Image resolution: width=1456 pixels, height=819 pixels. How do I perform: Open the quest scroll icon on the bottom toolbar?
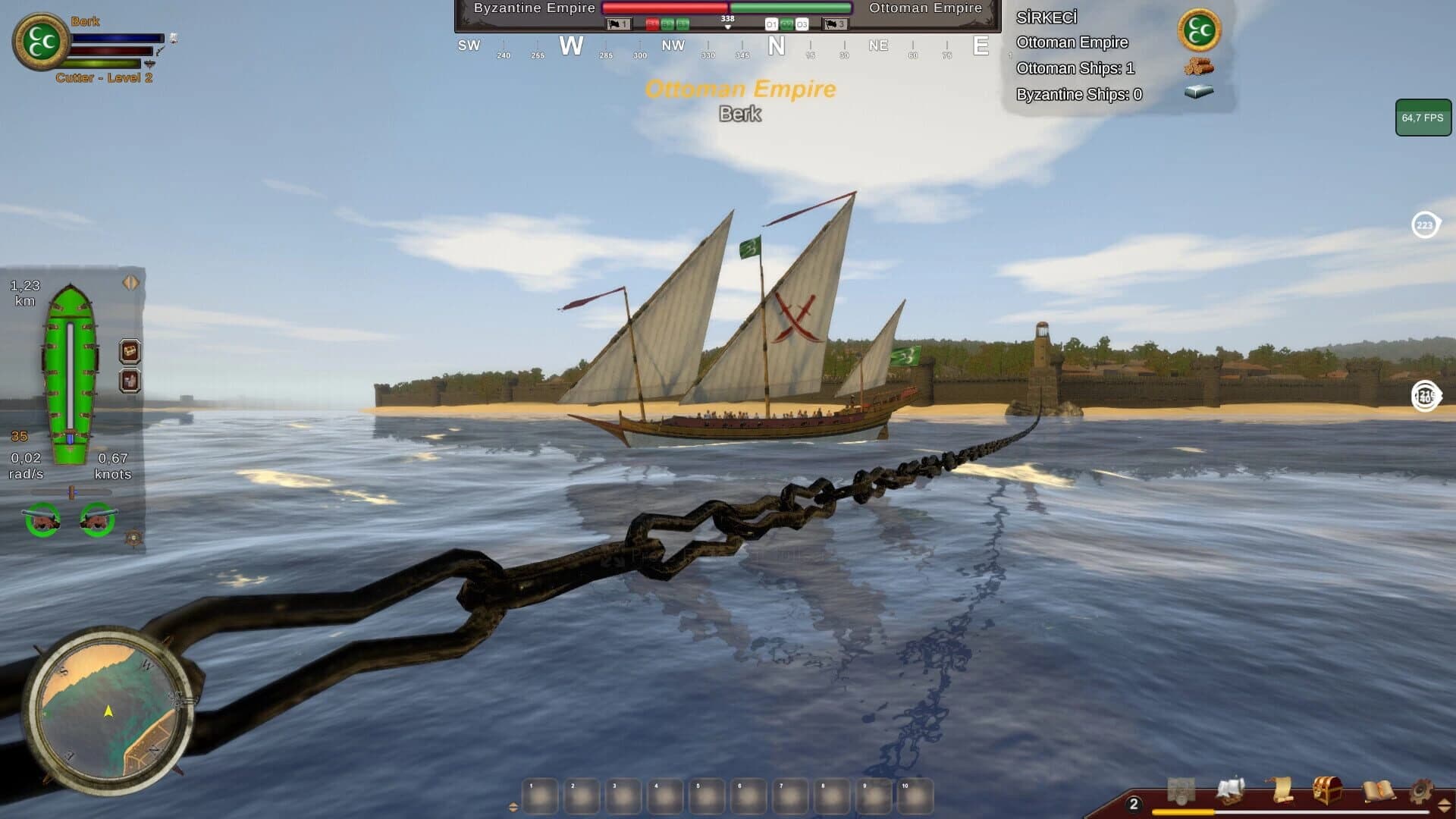[1282, 789]
